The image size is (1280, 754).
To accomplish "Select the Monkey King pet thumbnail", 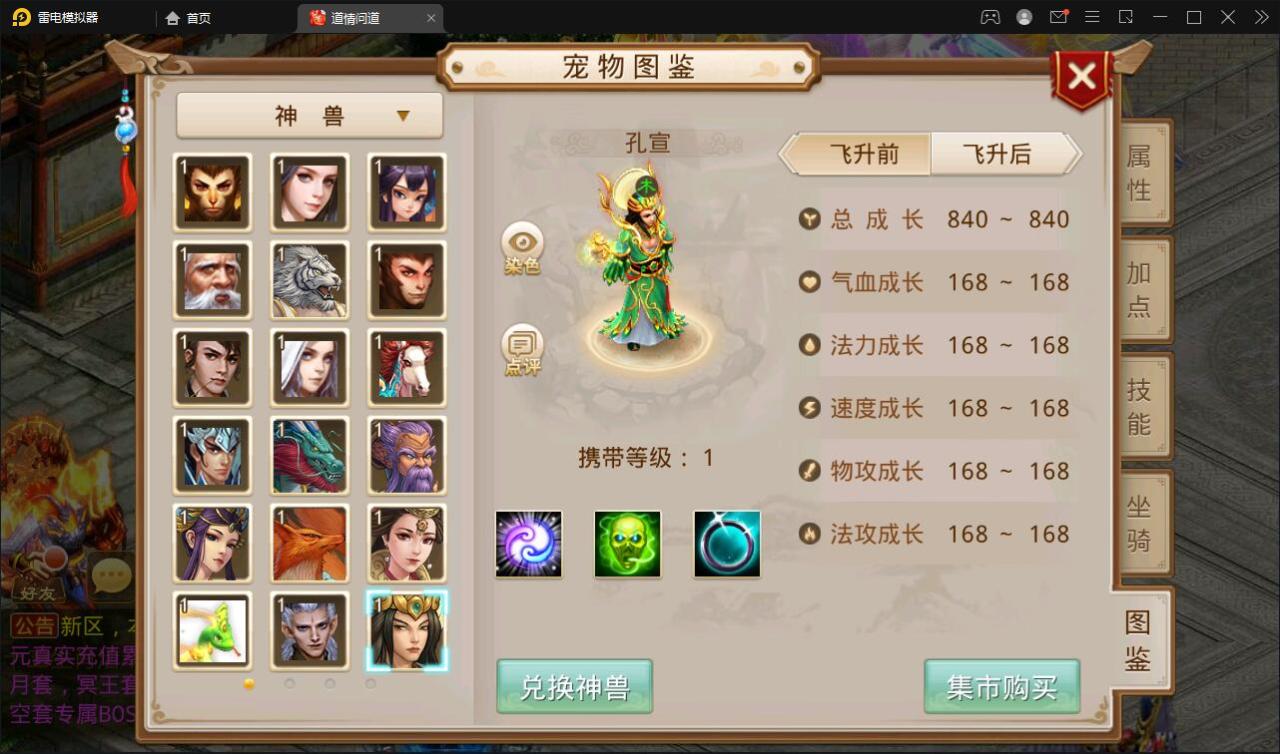I will coord(212,192).
